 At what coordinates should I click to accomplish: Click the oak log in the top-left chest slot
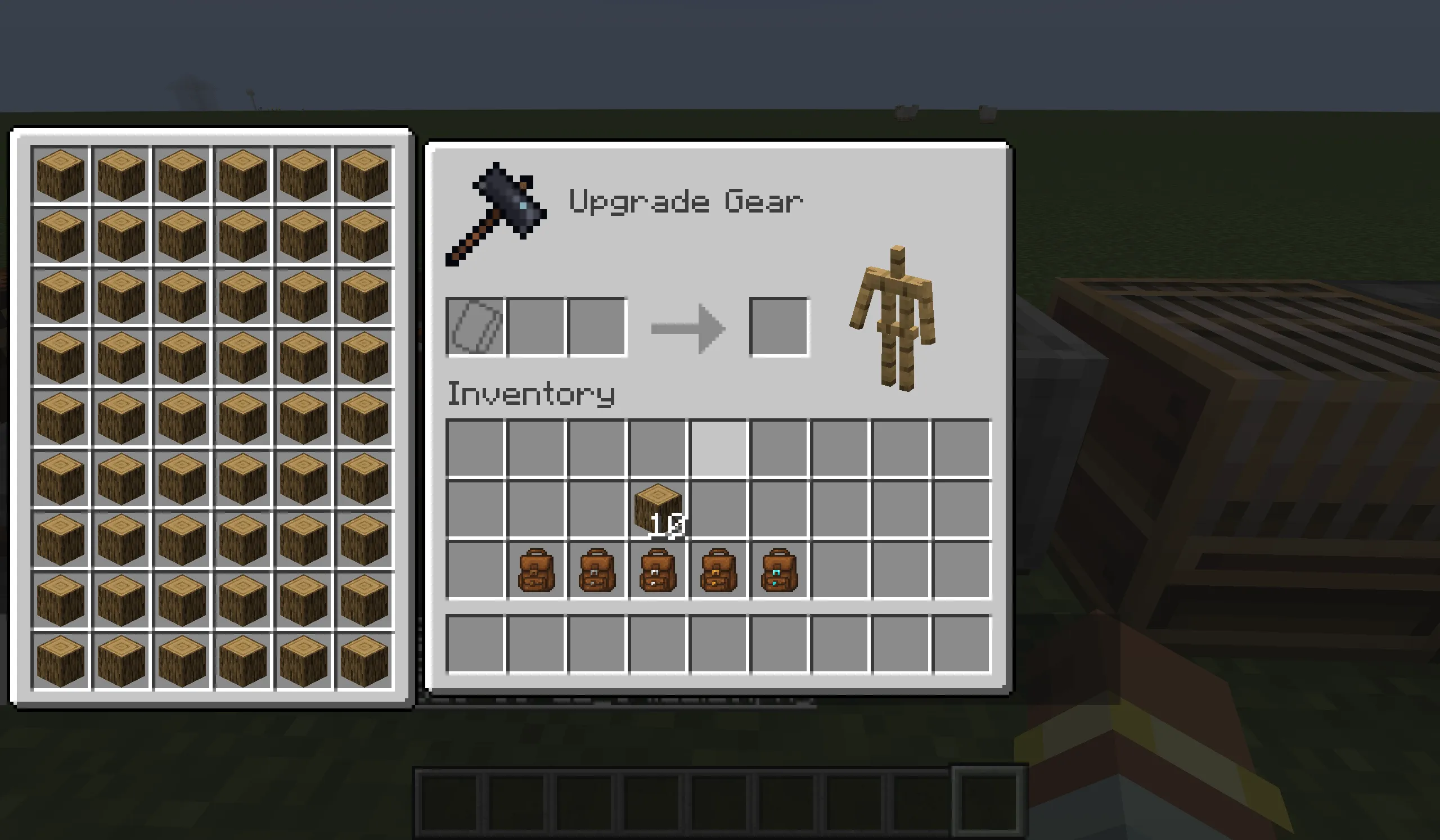(61, 174)
